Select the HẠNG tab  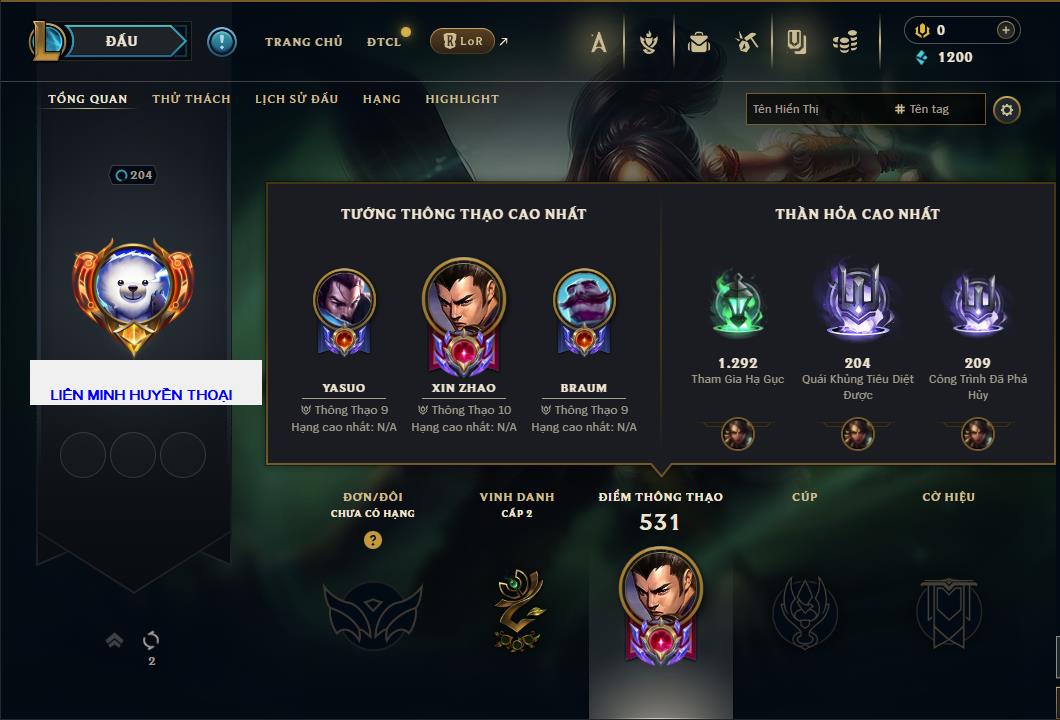pyautogui.click(x=381, y=99)
